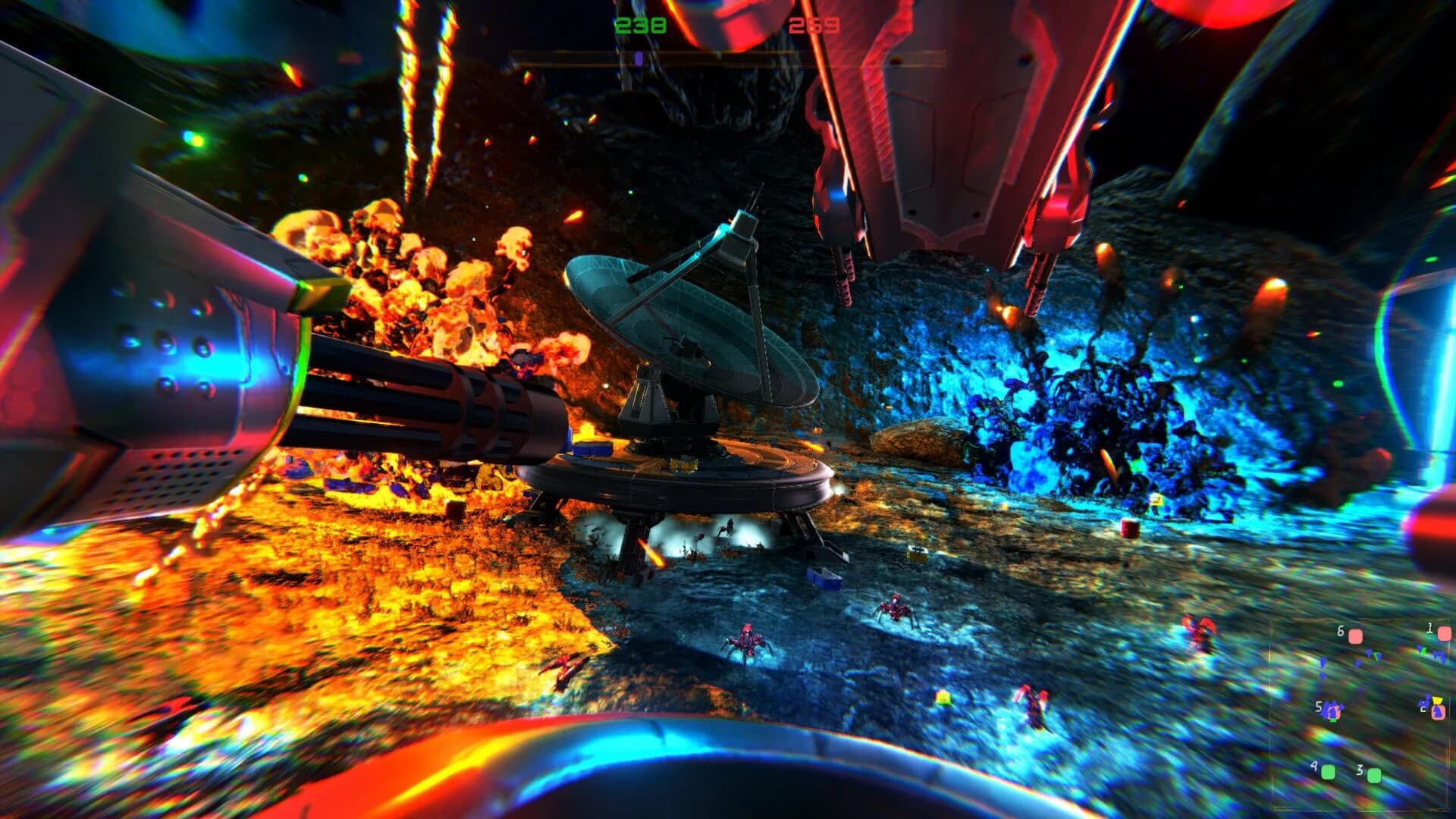Click the green unit dot near marker 5
This screenshot has height=819, width=1456.
click(x=1334, y=720)
